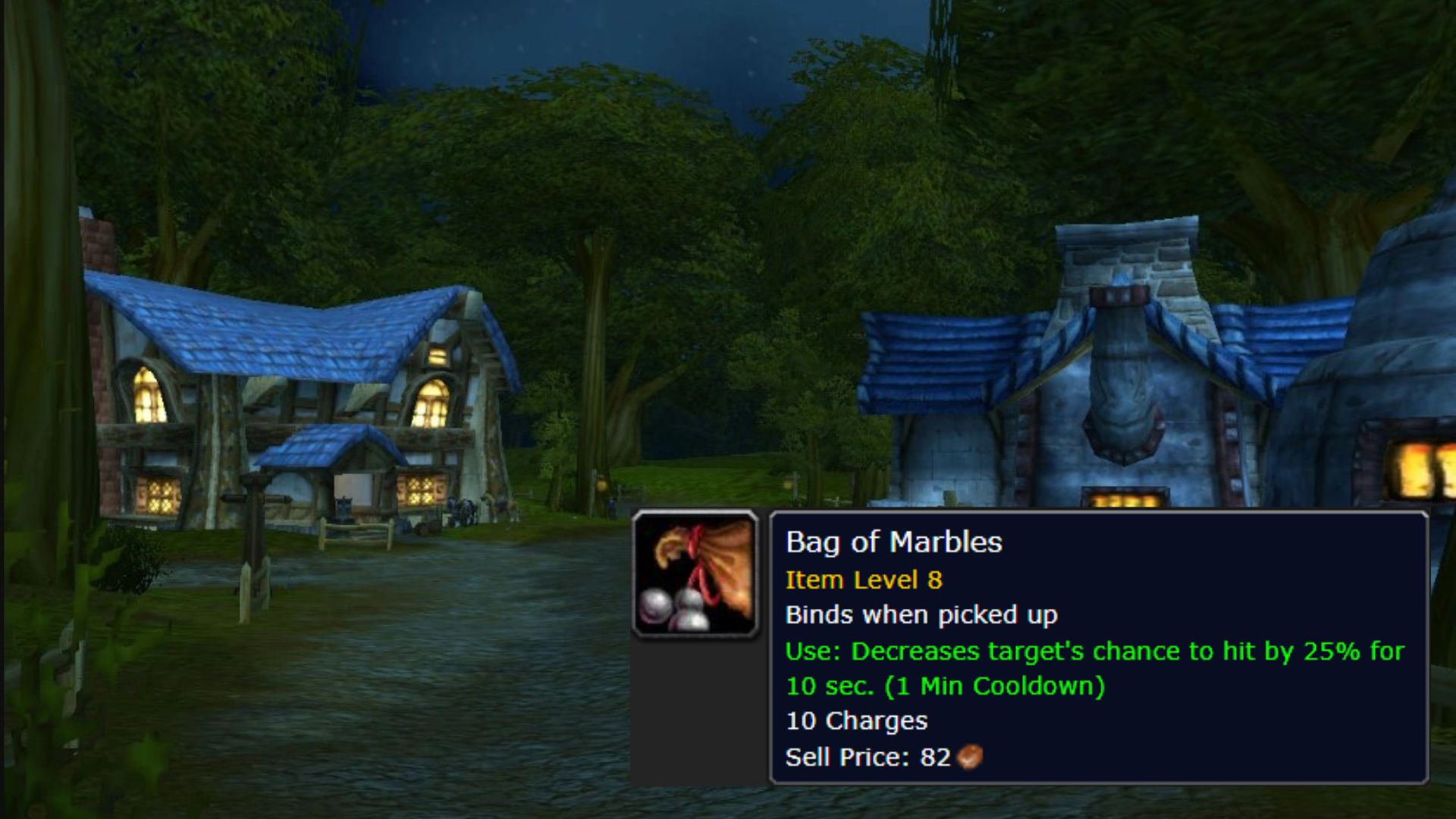Select the Bag of Marbles title text

(895, 541)
